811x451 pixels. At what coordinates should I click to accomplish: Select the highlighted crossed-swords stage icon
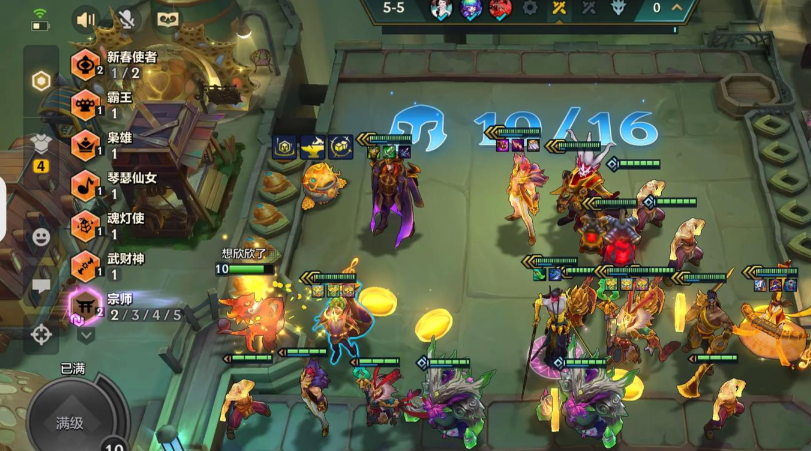[558, 8]
